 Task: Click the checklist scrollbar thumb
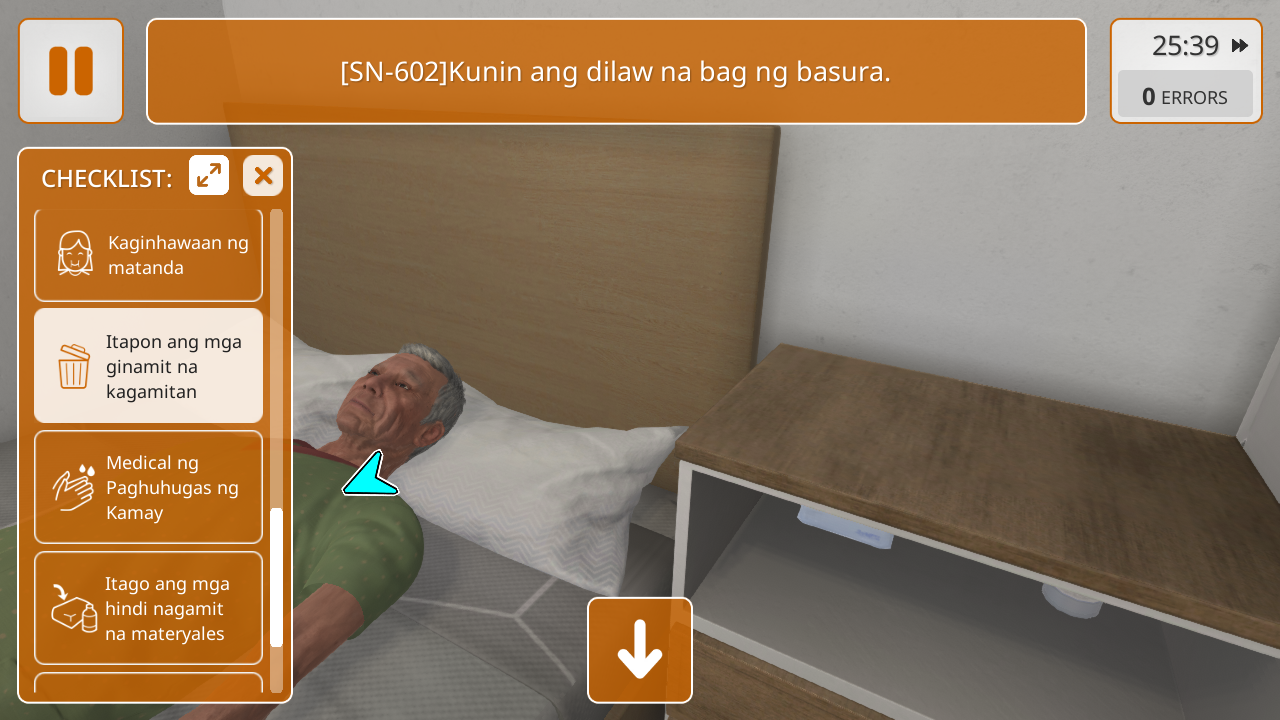pyautogui.click(x=277, y=577)
